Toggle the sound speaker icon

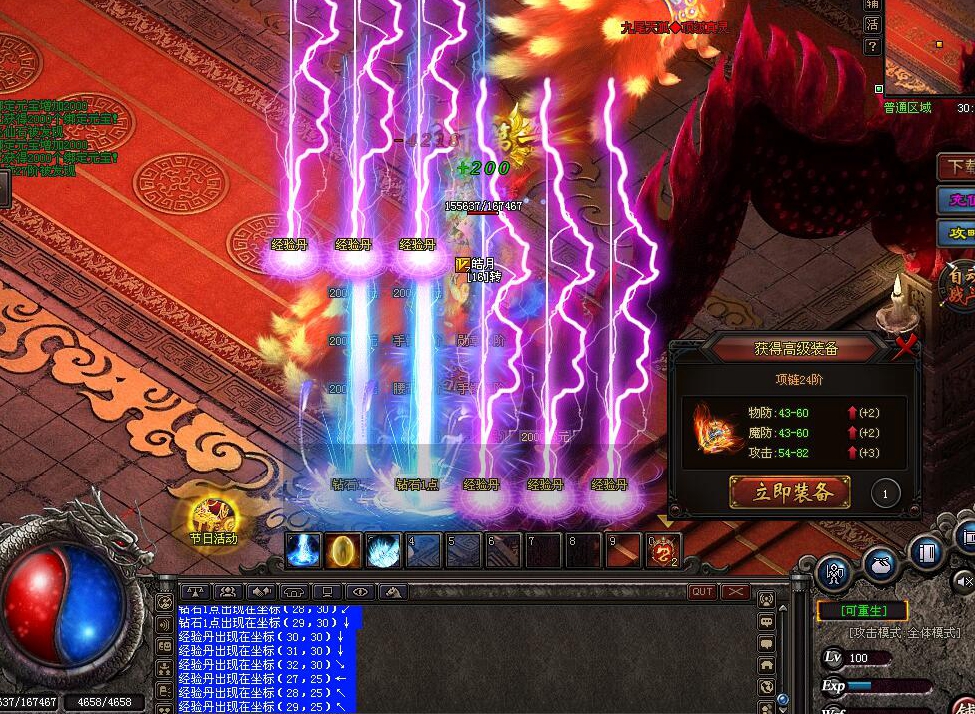(963, 580)
